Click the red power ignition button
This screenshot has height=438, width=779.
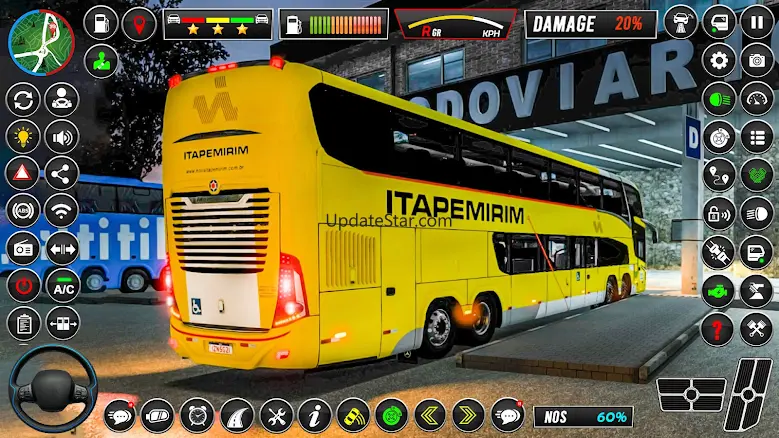pos(23,286)
